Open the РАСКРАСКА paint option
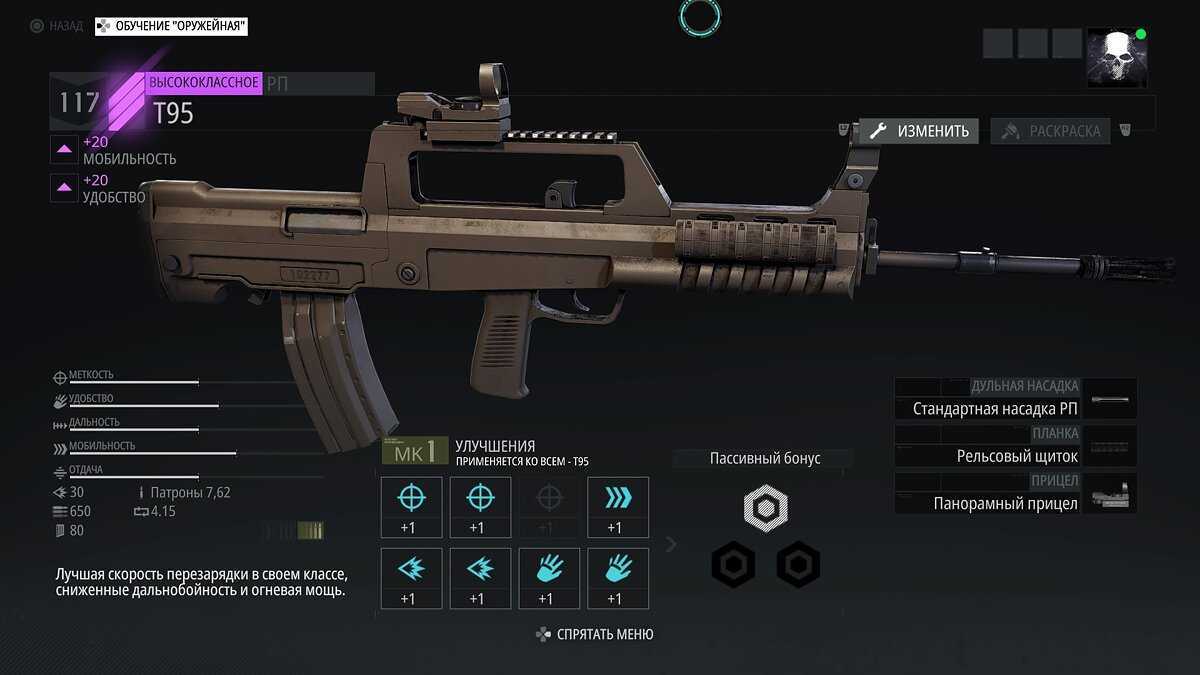This screenshot has width=1200, height=675. (1051, 131)
